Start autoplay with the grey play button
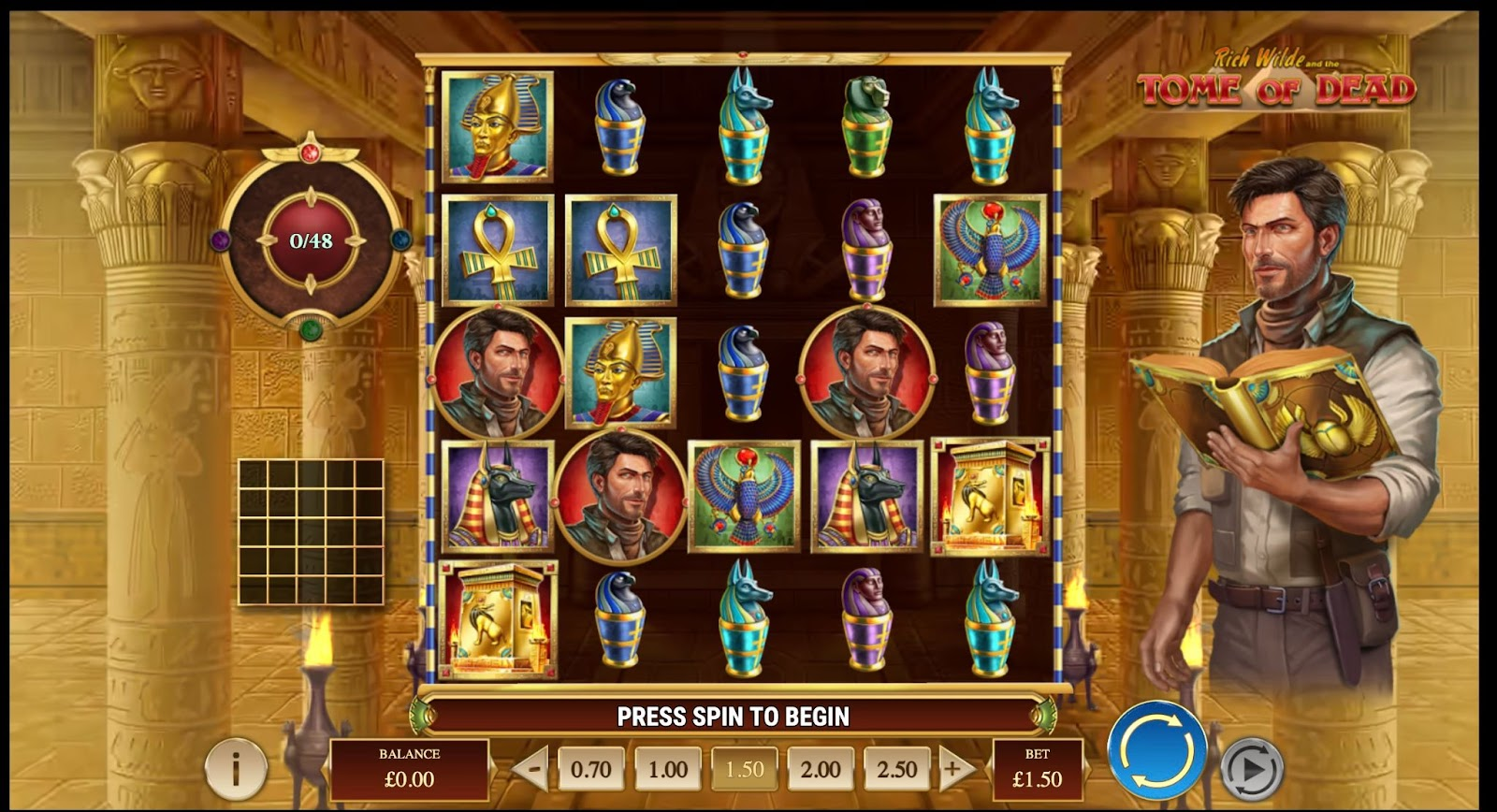Image resolution: width=1497 pixels, height=812 pixels. [x=1252, y=768]
